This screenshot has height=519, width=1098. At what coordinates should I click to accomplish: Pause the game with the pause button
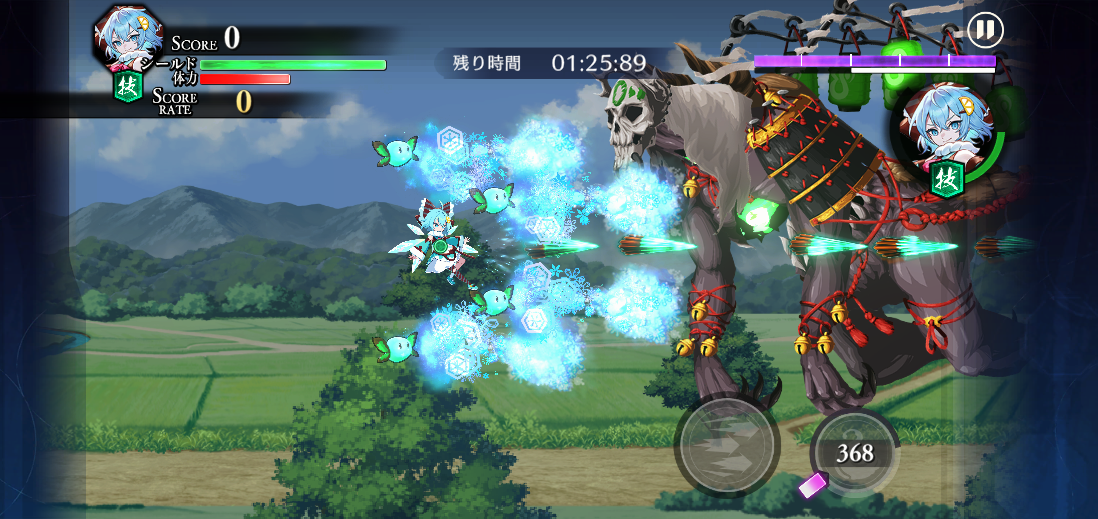[x=984, y=30]
